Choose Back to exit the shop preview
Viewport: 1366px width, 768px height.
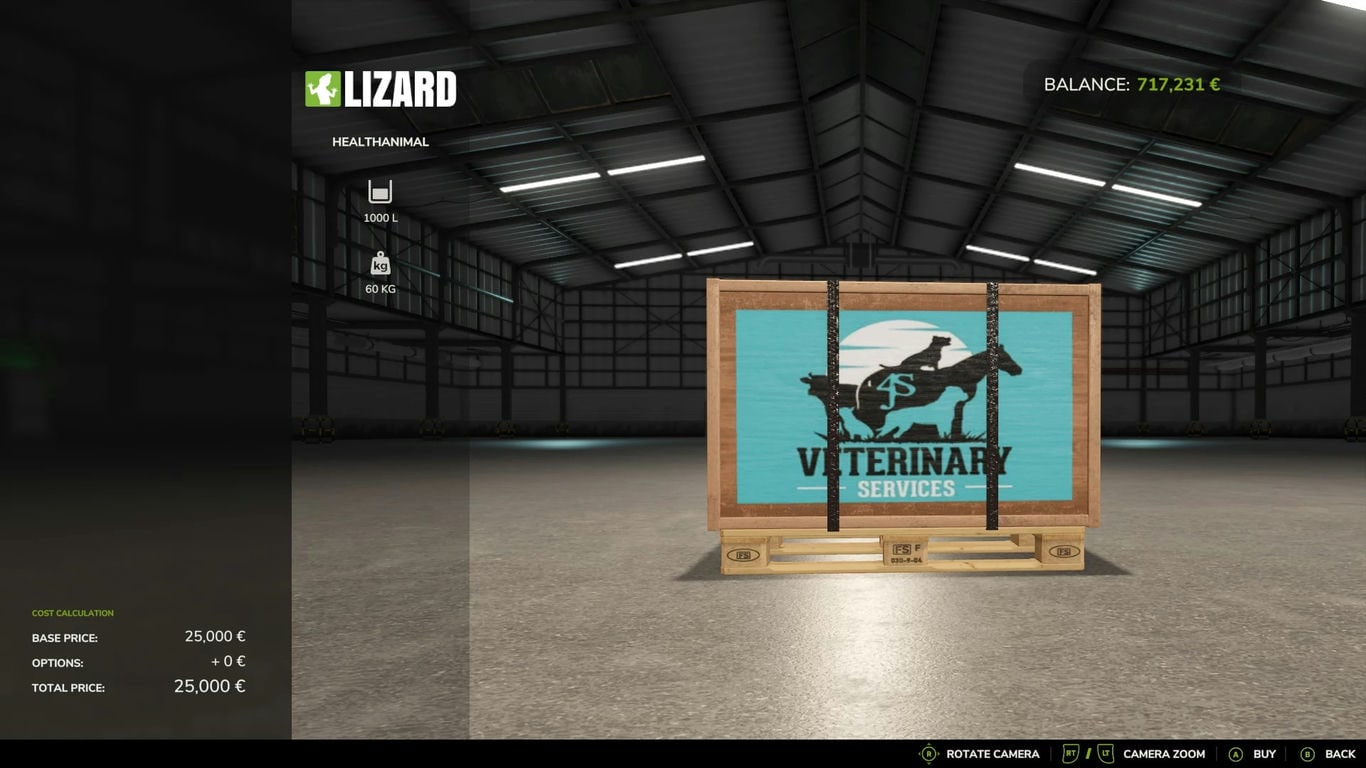[1340, 753]
